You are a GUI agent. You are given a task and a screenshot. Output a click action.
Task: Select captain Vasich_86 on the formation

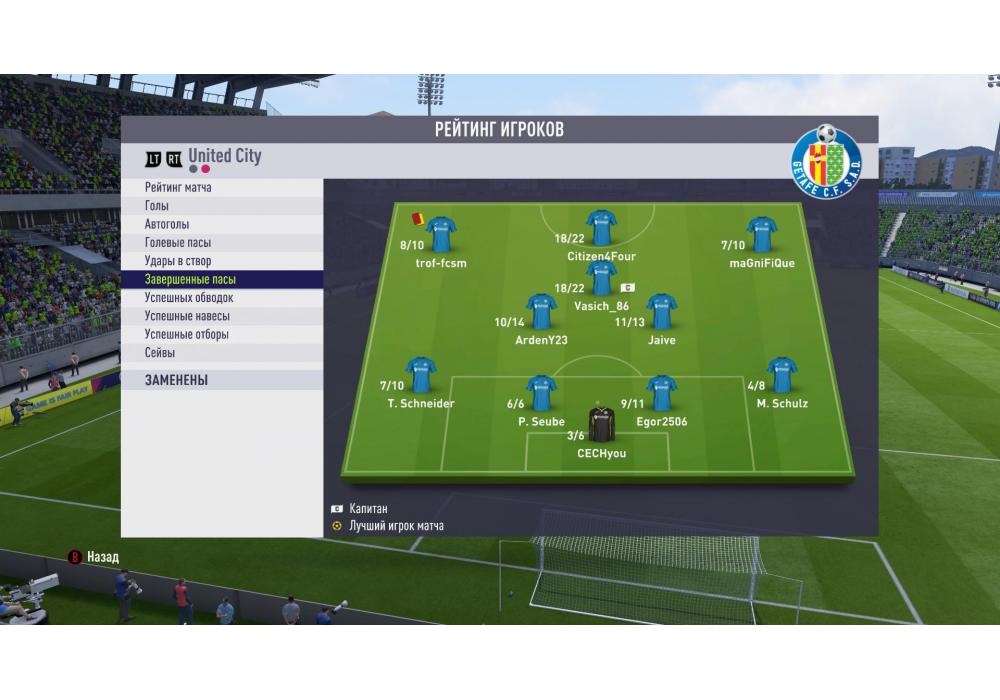point(601,277)
